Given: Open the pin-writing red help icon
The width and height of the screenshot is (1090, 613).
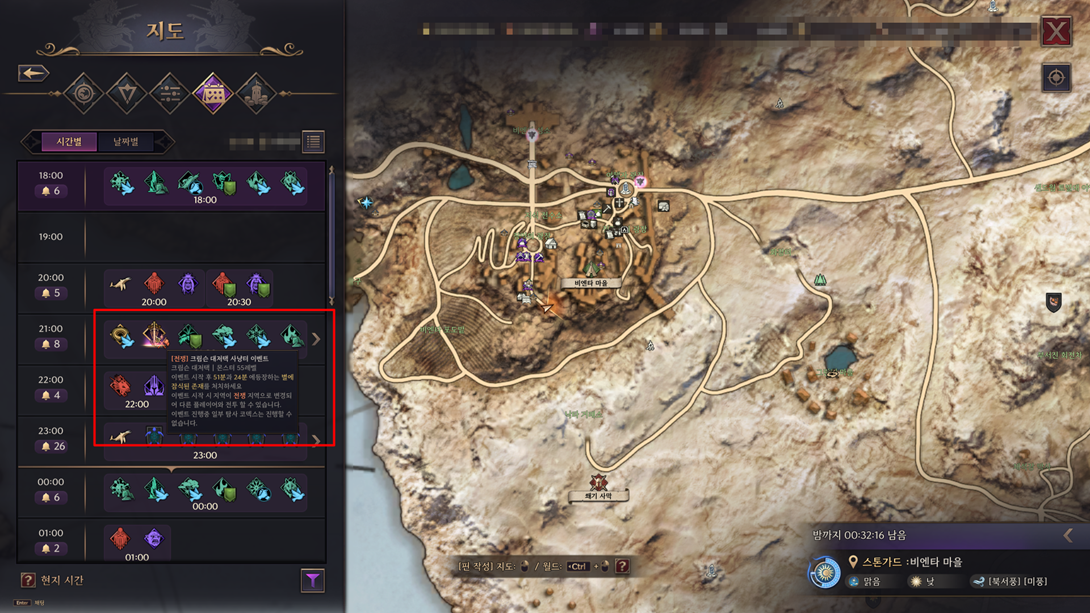Looking at the screenshot, I should [x=622, y=567].
